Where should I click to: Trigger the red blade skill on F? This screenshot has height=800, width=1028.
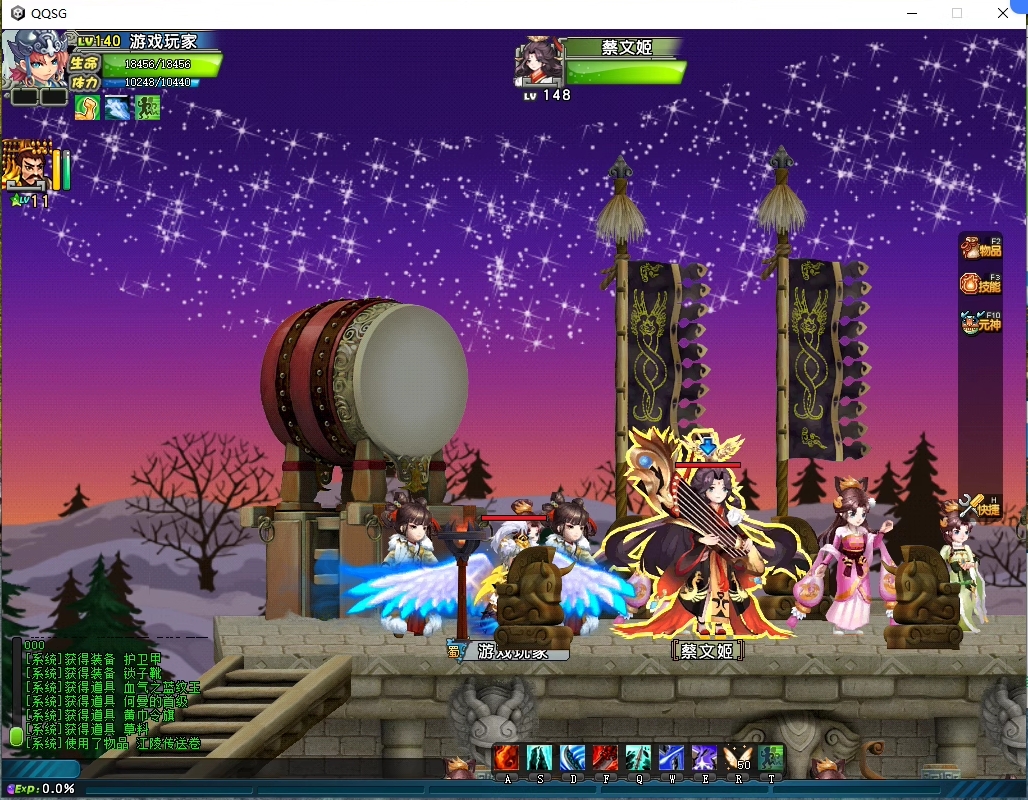coord(604,758)
